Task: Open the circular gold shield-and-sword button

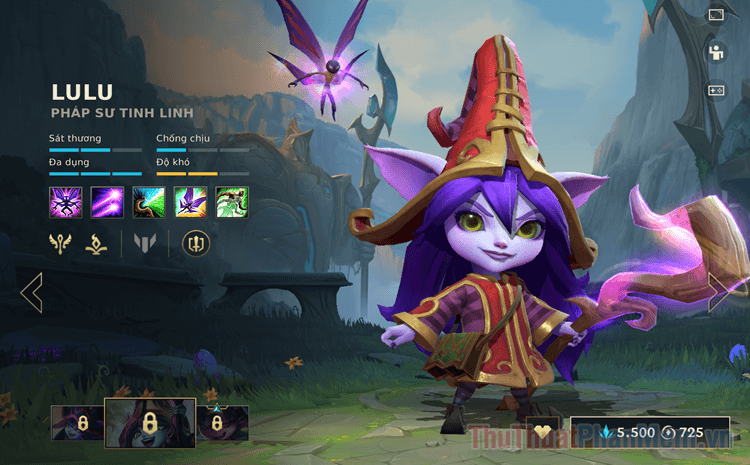Action: coord(196,243)
